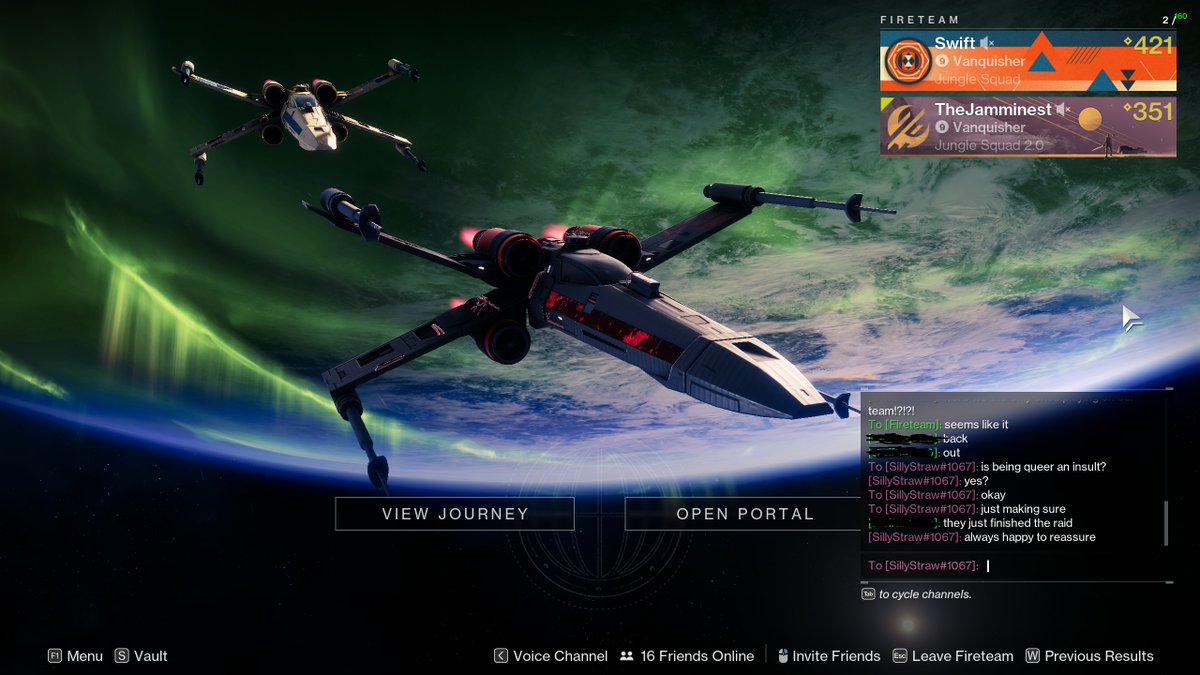Click the muted speaker icon beside TheJamminest
Image resolution: width=1200 pixels, height=675 pixels.
click(x=1063, y=109)
